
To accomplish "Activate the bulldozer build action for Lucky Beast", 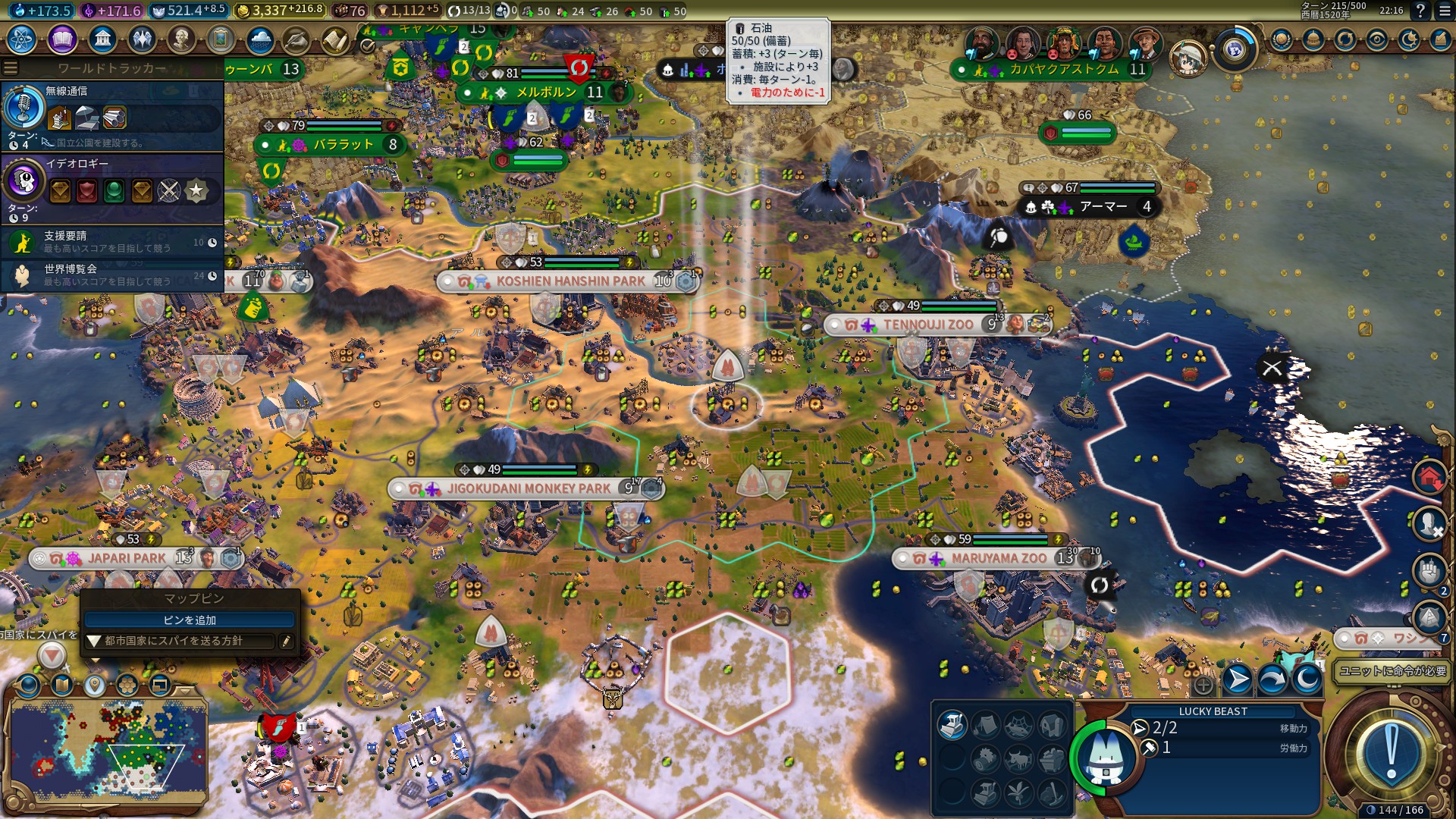I will coord(952,726).
